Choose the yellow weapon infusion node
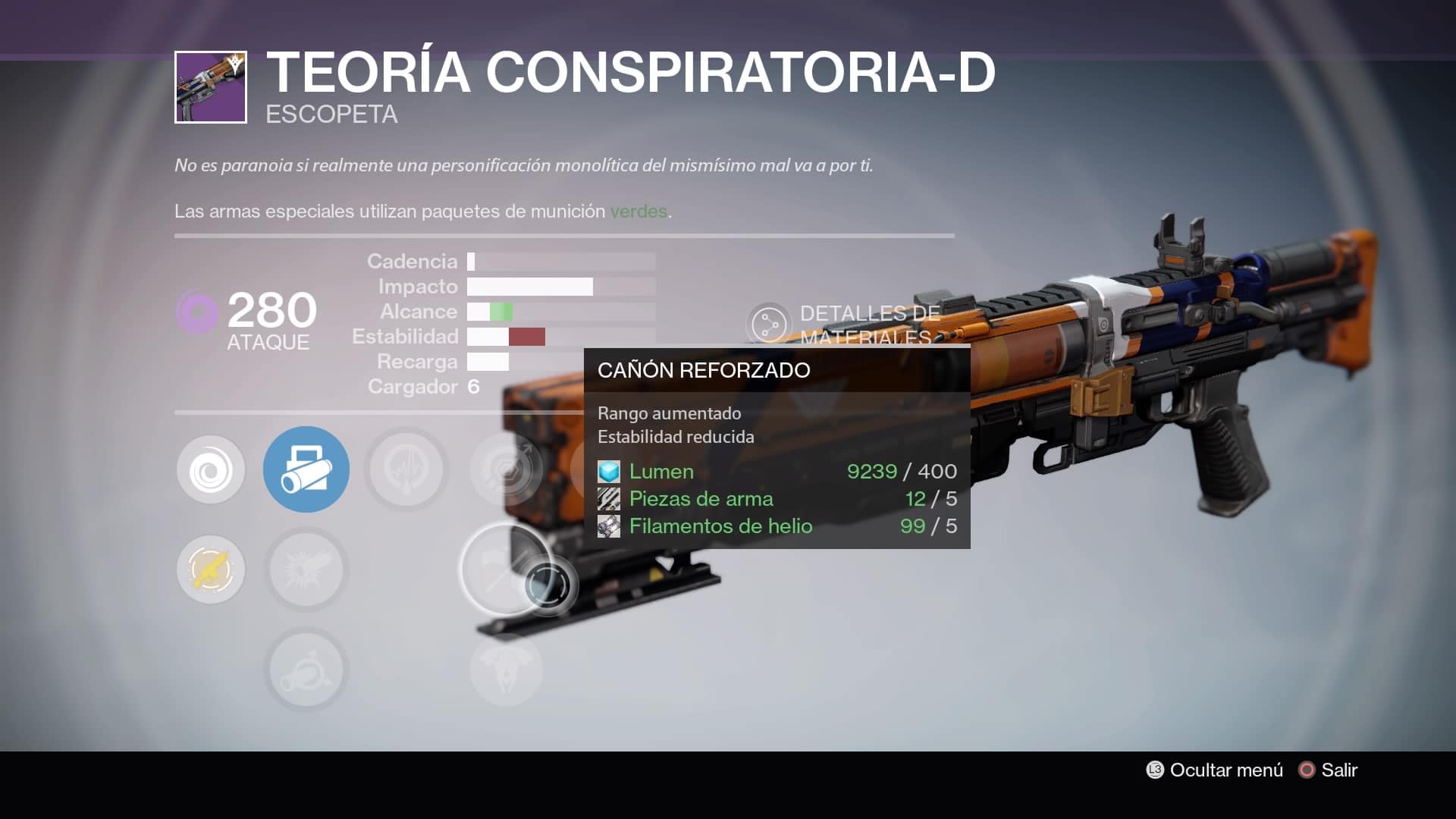The image size is (1456, 819). (211, 570)
